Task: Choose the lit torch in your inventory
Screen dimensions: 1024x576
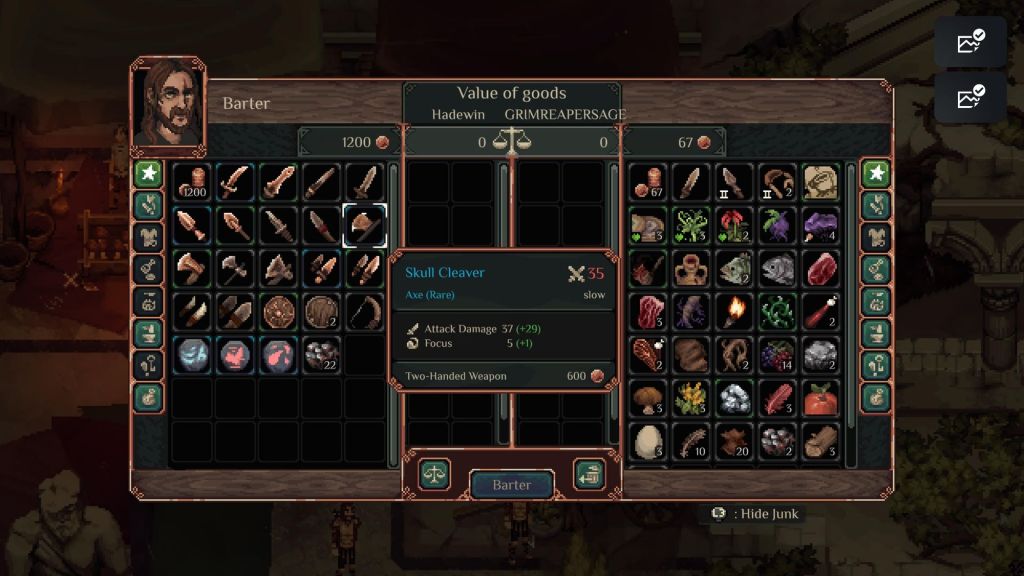Action: (x=734, y=311)
